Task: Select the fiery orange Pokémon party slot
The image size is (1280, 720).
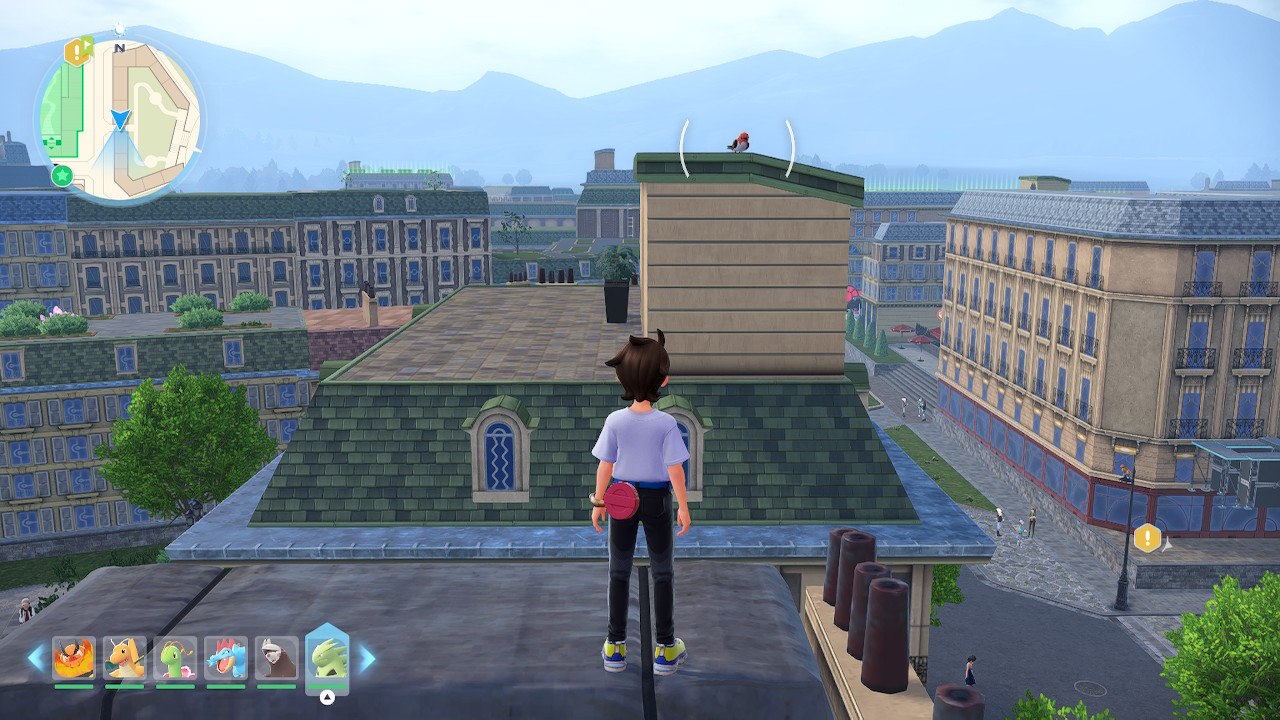Action: tap(73, 658)
